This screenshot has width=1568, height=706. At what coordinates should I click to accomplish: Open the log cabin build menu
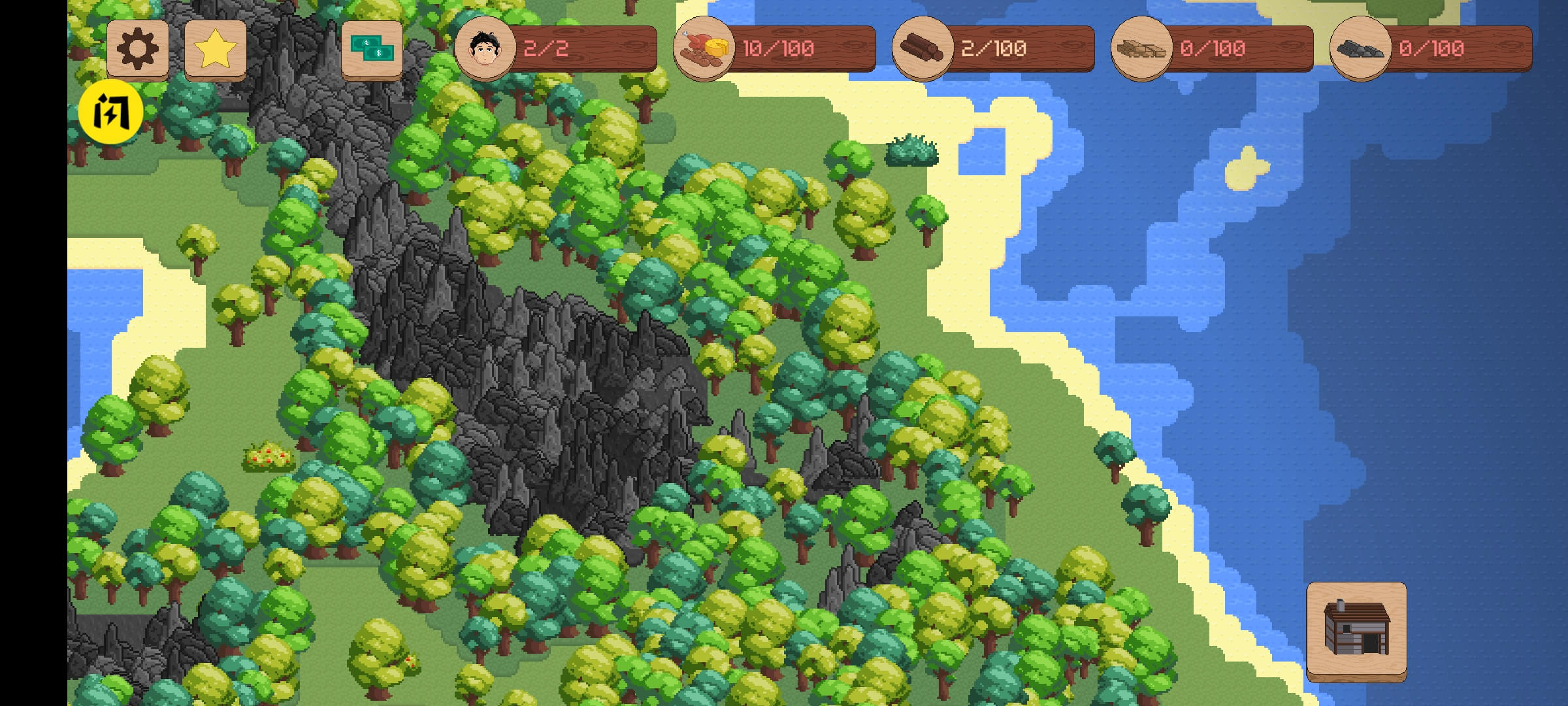click(1356, 630)
